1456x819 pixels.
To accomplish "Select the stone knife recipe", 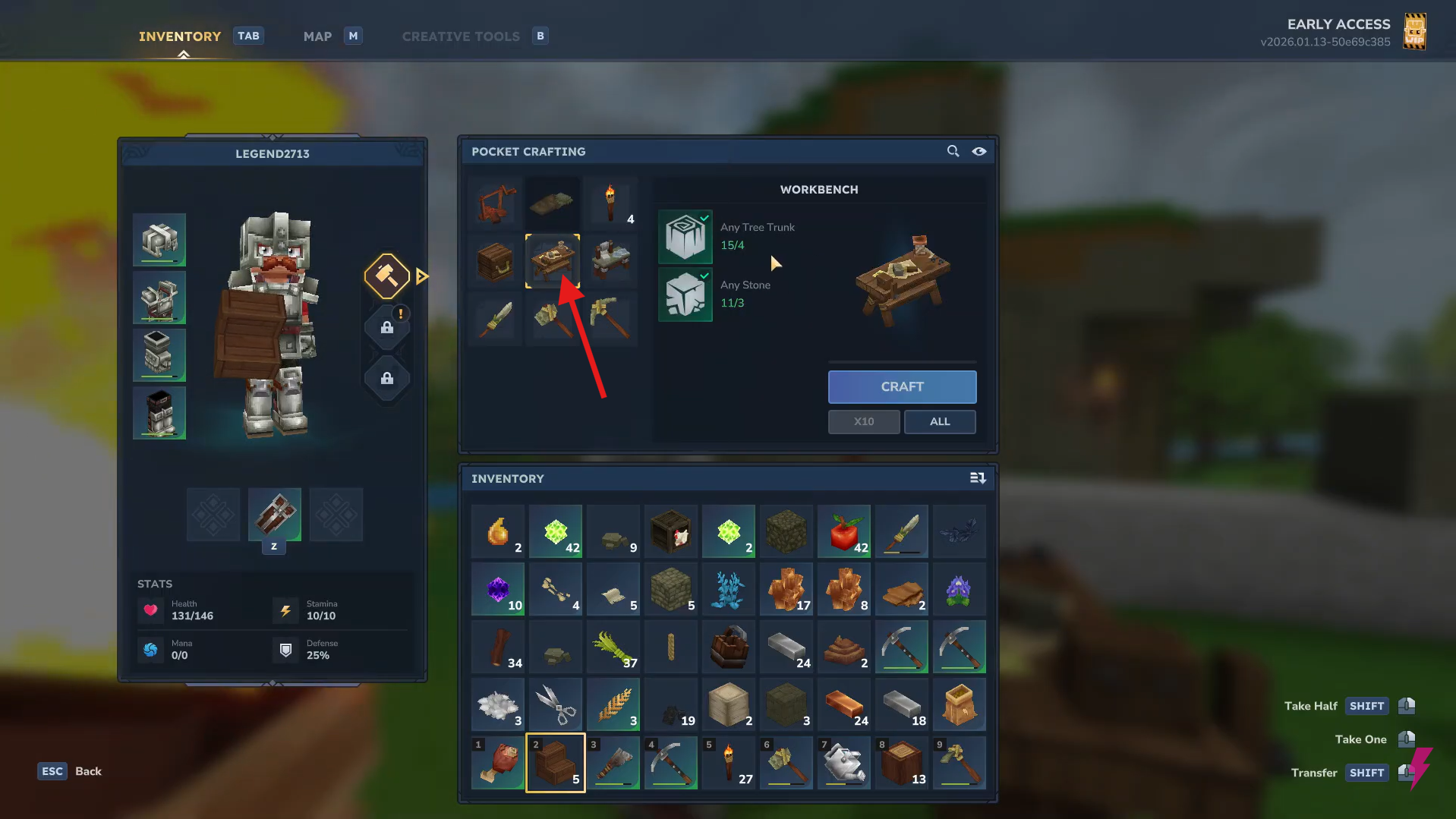I will 494,319.
